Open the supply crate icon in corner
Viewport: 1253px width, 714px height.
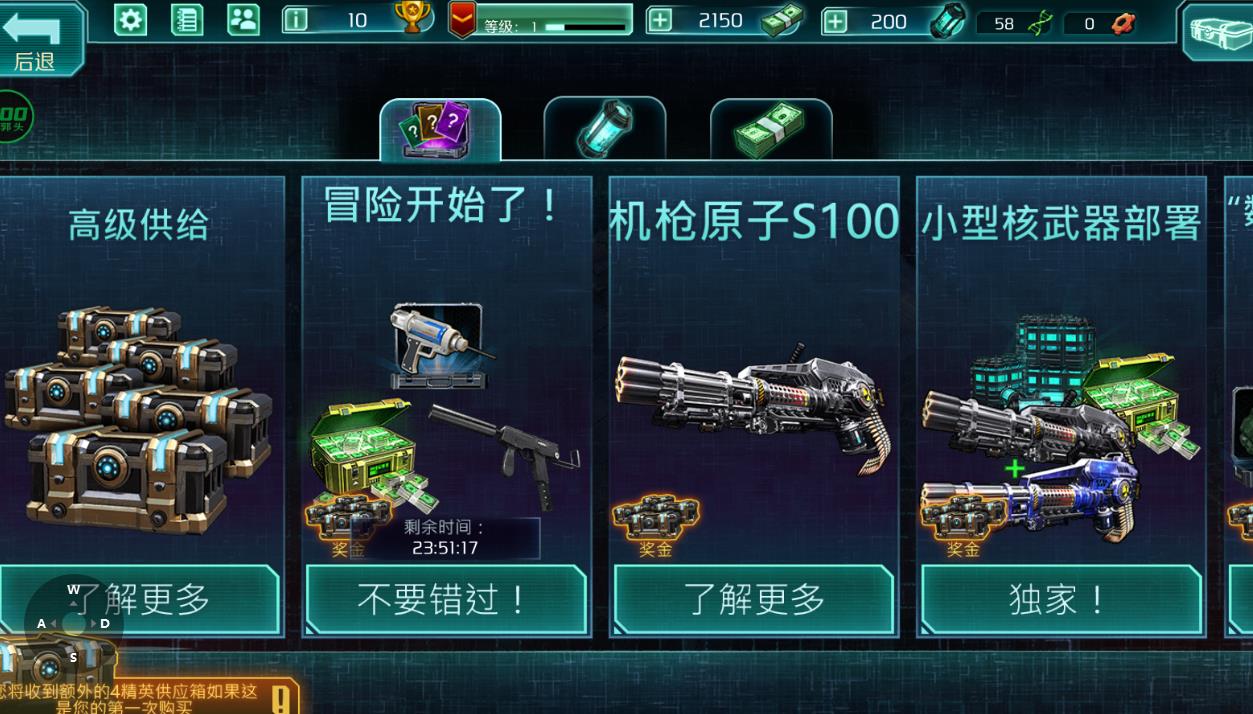pyautogui.click(x=1218, y=32)
